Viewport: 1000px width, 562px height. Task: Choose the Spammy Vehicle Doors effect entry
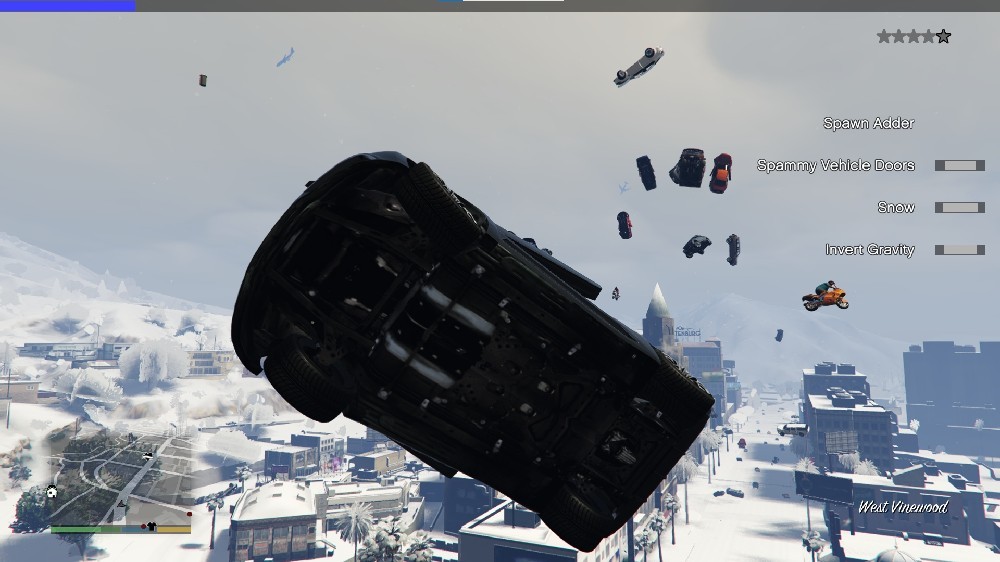point(835,166)
